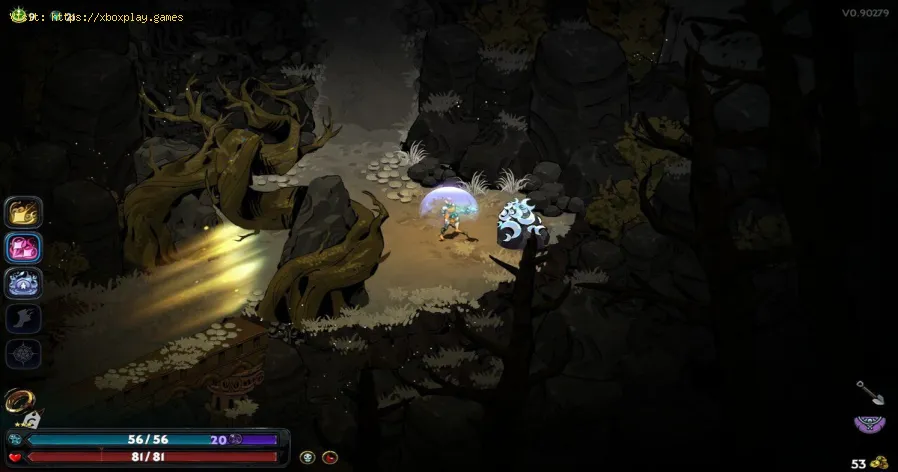This screenshot has width=898, height=472.
Task: Inspect the blue crown boon icon
Action: (x=22, y=283)
